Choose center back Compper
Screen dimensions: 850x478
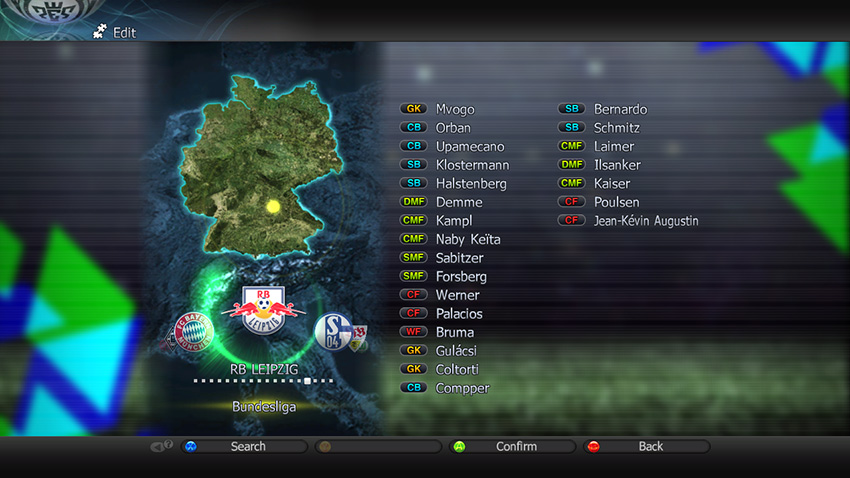pyautogui.click(x=462, y=389)
